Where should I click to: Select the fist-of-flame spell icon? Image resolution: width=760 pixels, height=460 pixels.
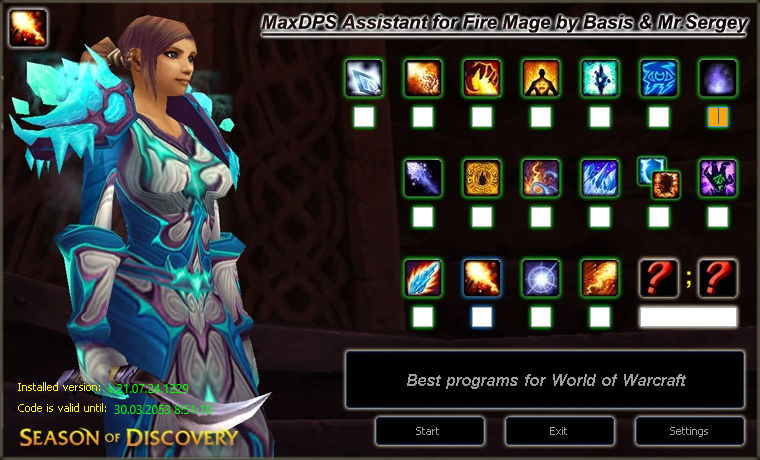[x=482, y=78]
